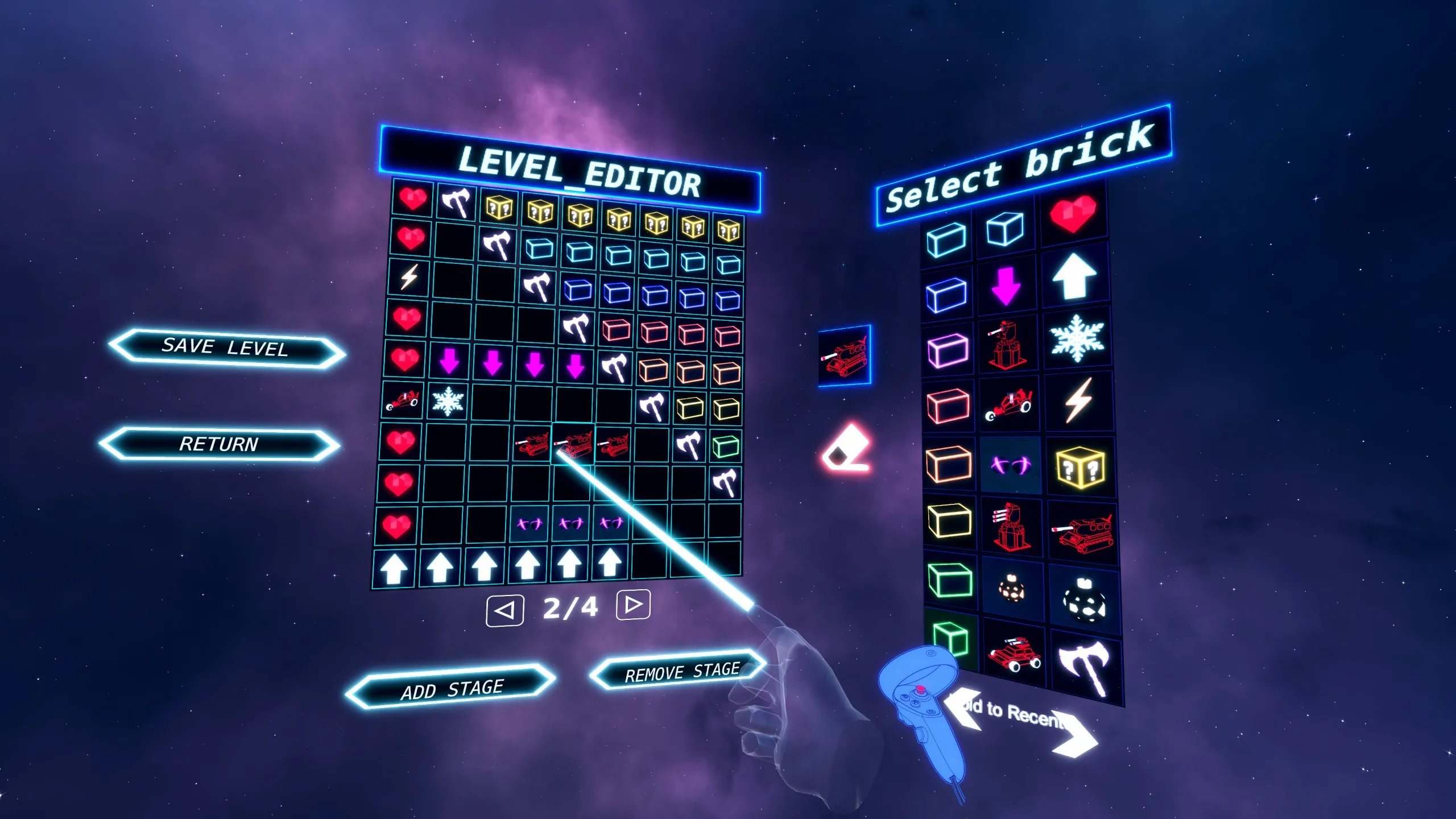Choose the axe brick in palette

[1085, 666]
